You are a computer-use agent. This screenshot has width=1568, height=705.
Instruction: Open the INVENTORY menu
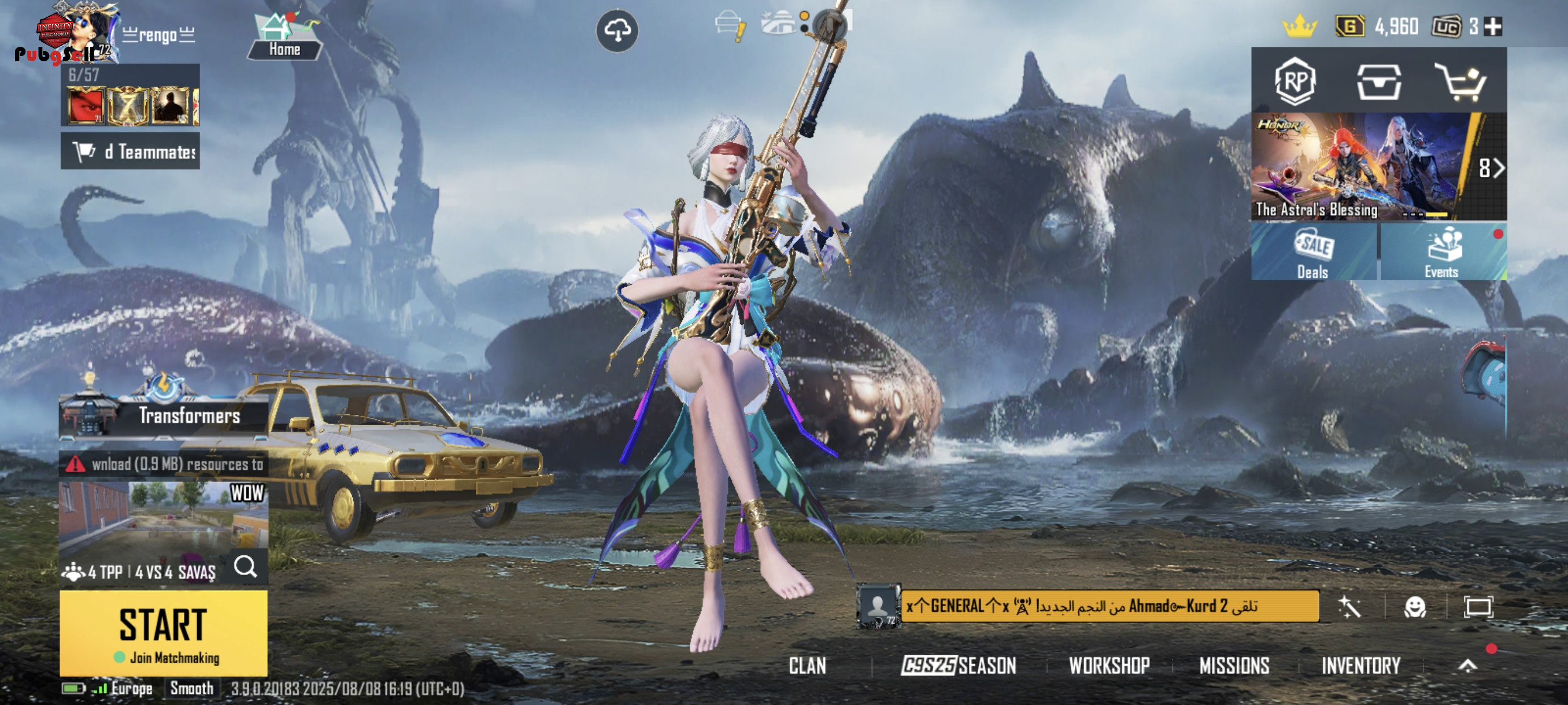tap(1360, 666)
